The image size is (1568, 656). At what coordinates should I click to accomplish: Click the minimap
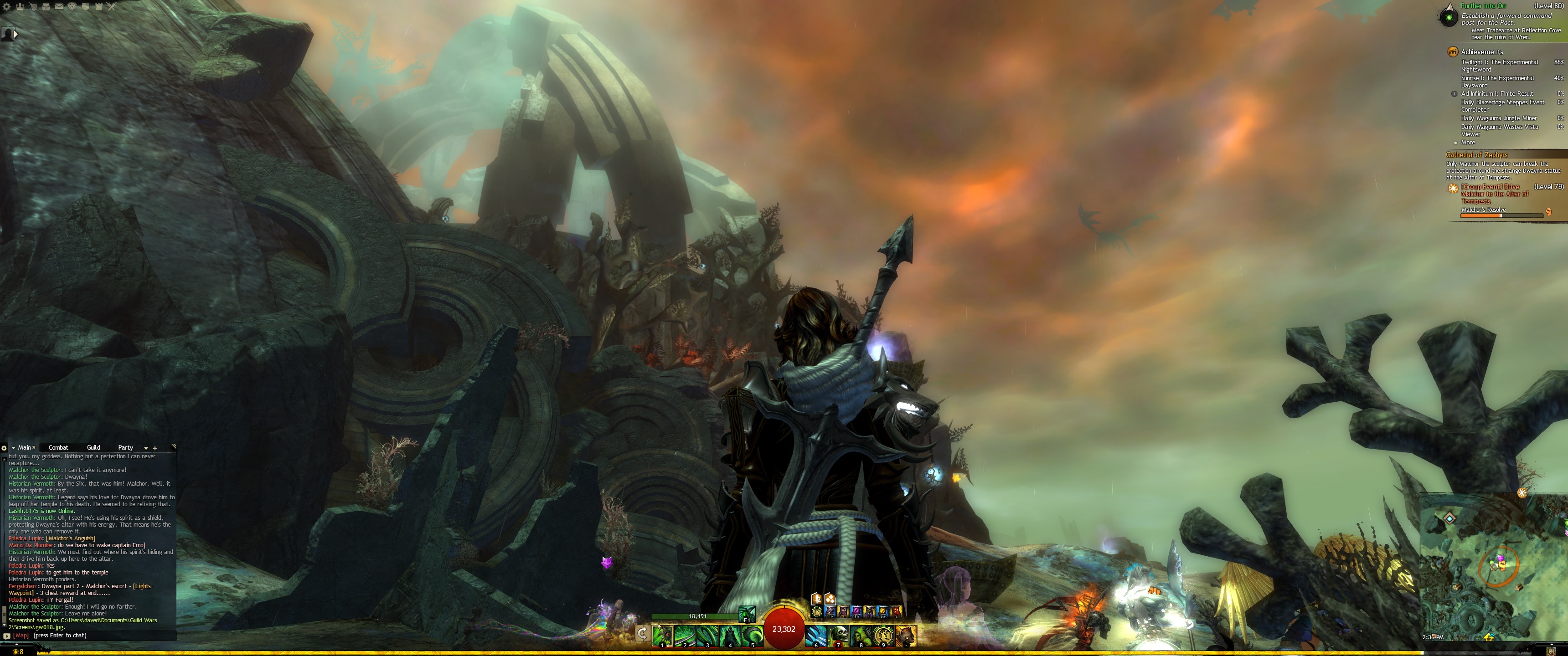1491,566
